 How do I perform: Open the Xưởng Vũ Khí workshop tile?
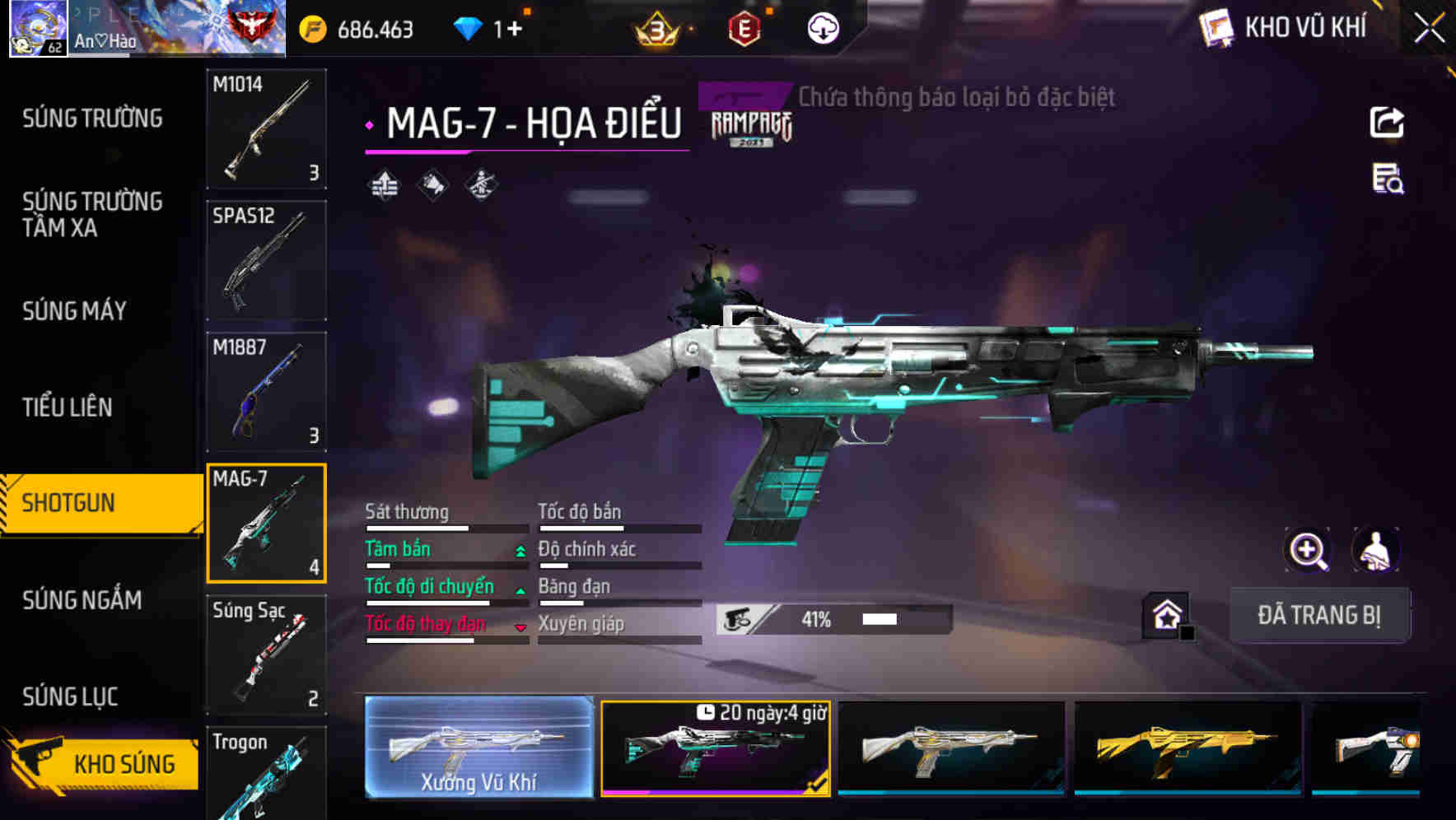point(478,747)
